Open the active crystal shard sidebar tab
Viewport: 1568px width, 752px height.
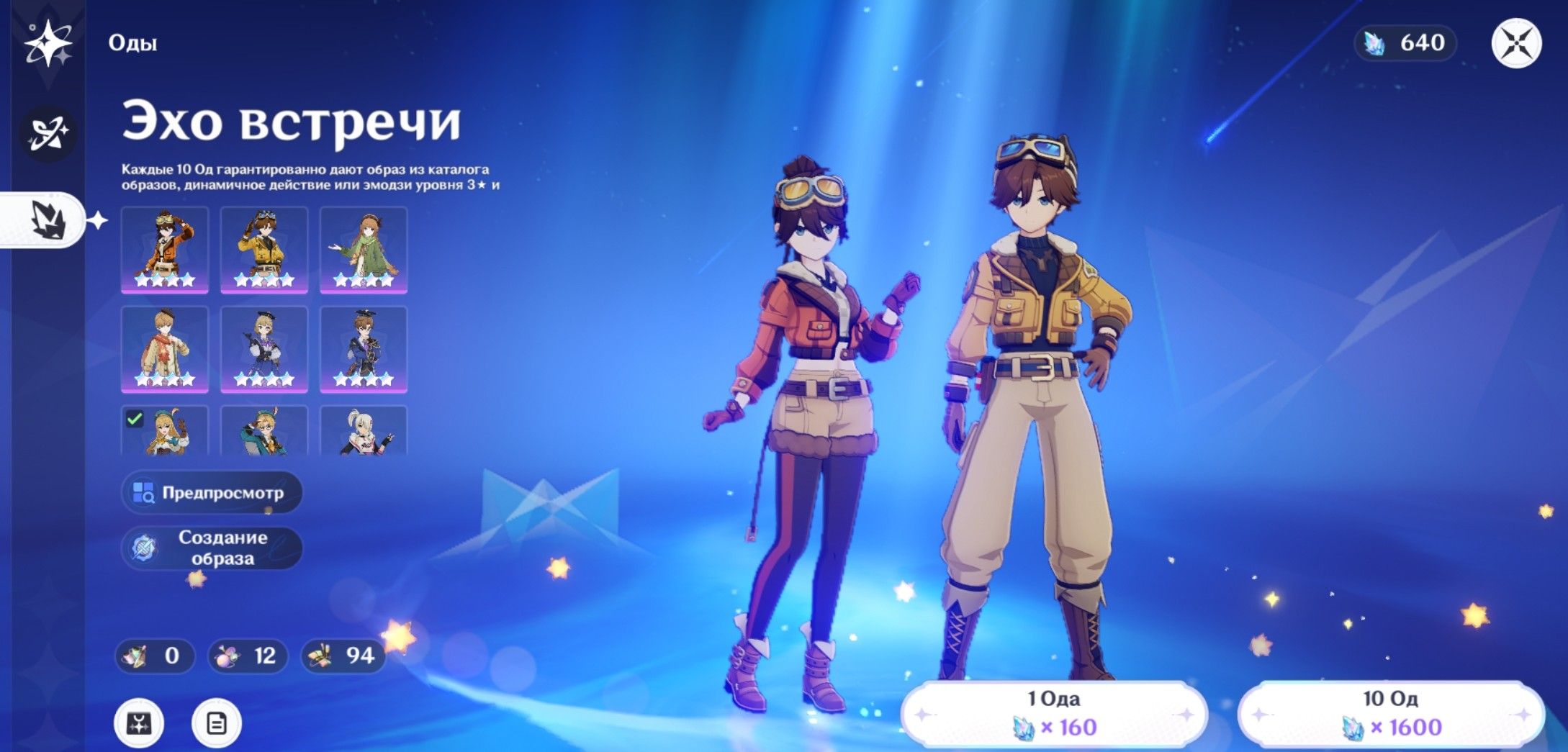[x=48, y=219]
